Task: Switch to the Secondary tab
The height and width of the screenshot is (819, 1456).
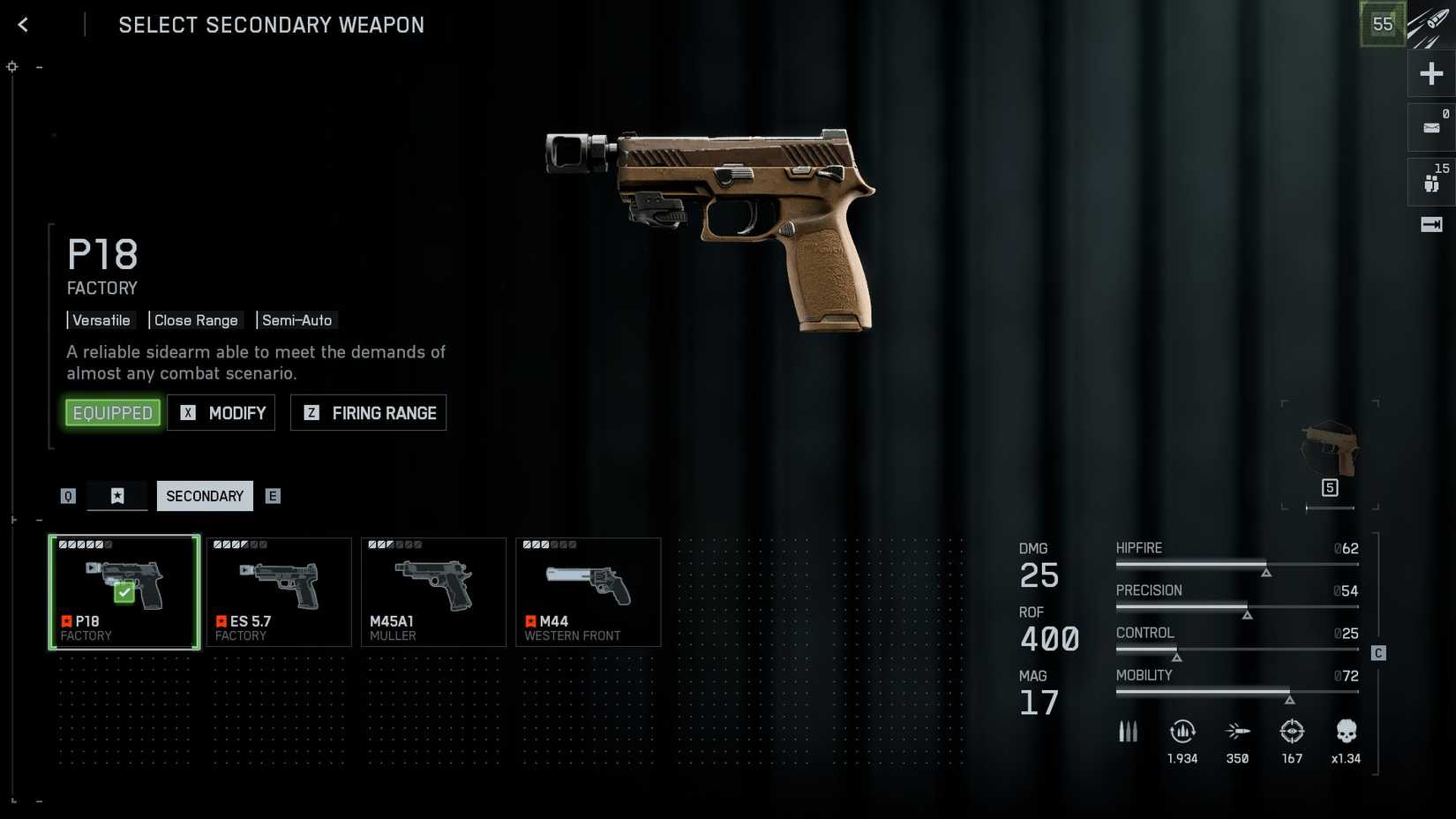Action: (205, 496)
